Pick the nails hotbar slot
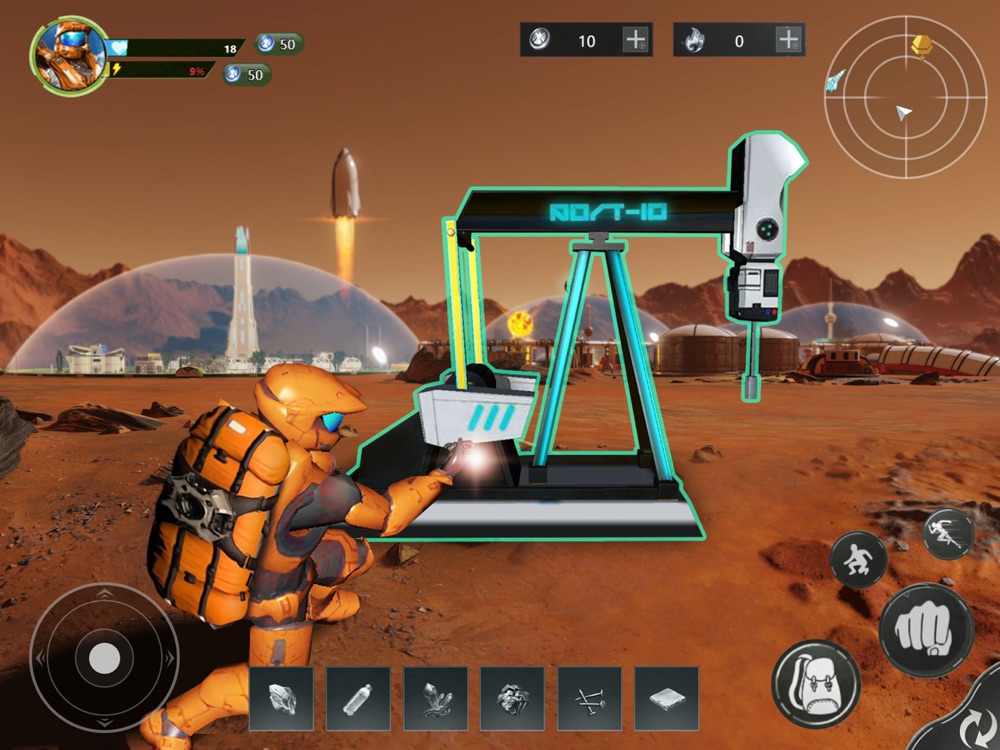The image size is (1000, 750). (589, 698)
